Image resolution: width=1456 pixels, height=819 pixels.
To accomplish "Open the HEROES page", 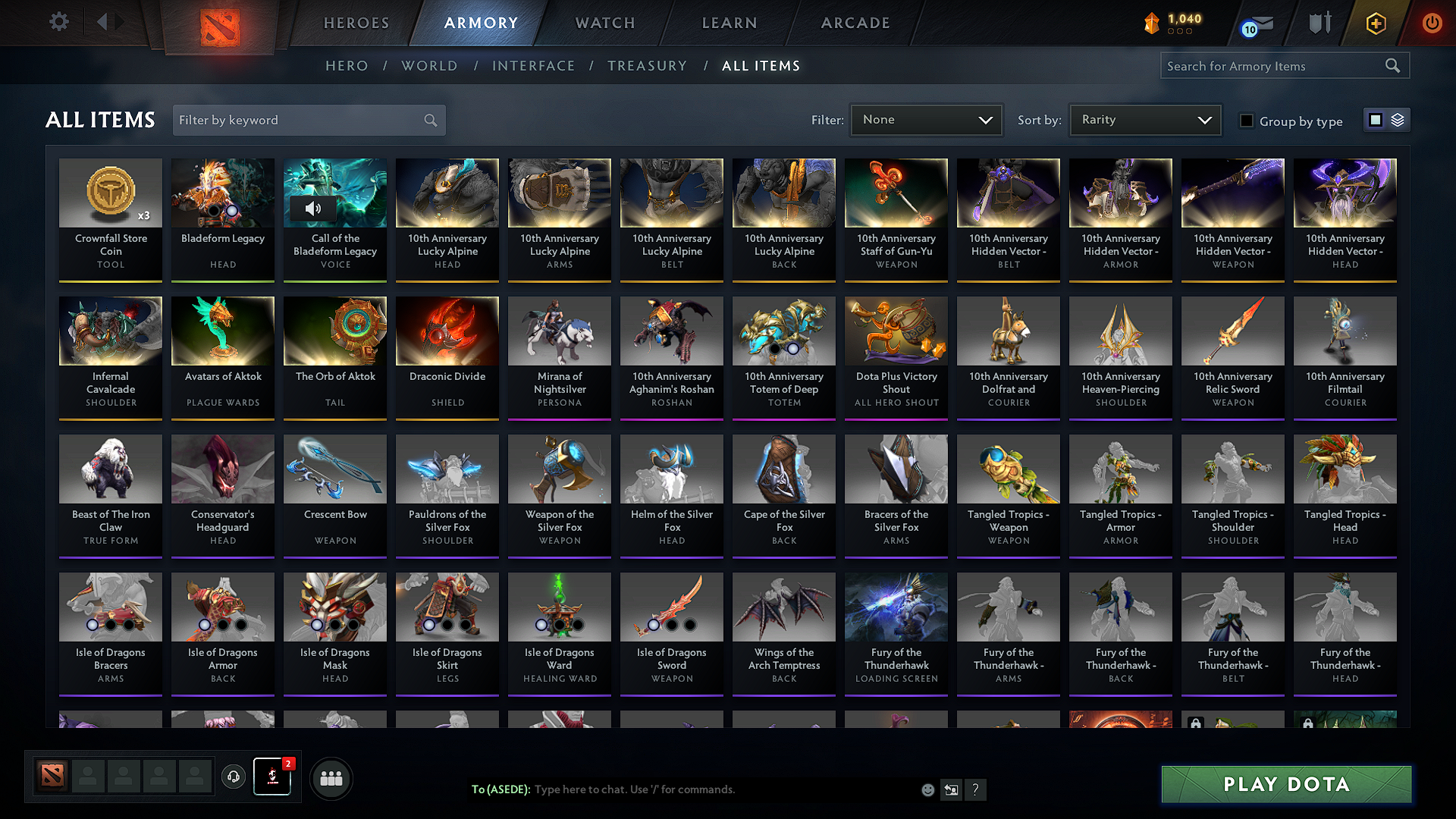I will [x=356, y=23].
